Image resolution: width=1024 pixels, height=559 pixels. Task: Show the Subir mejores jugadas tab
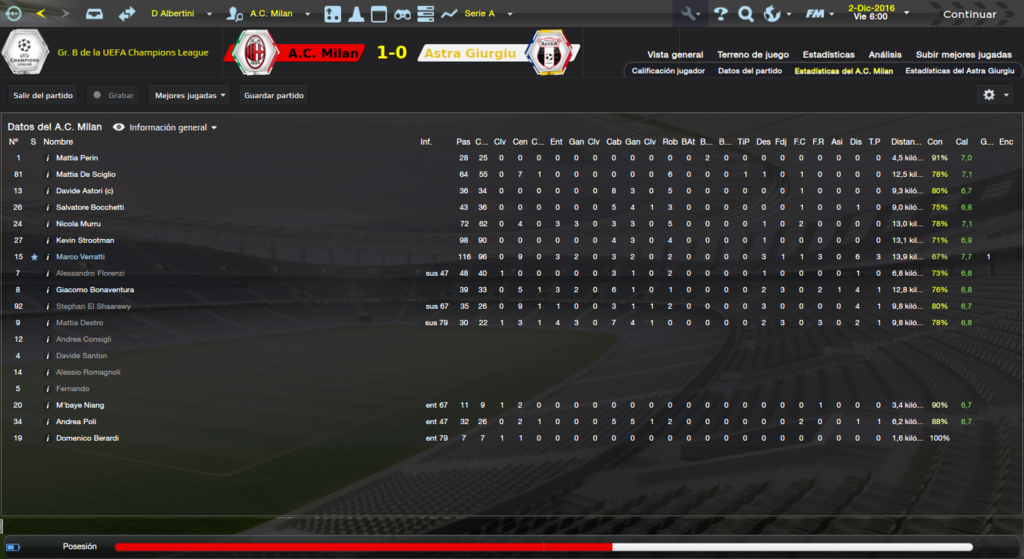963,54
